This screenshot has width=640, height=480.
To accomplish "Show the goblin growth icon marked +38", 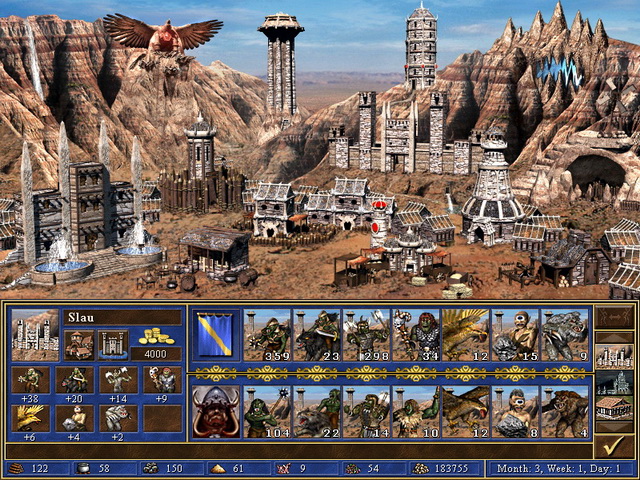I will click(28, 379).
